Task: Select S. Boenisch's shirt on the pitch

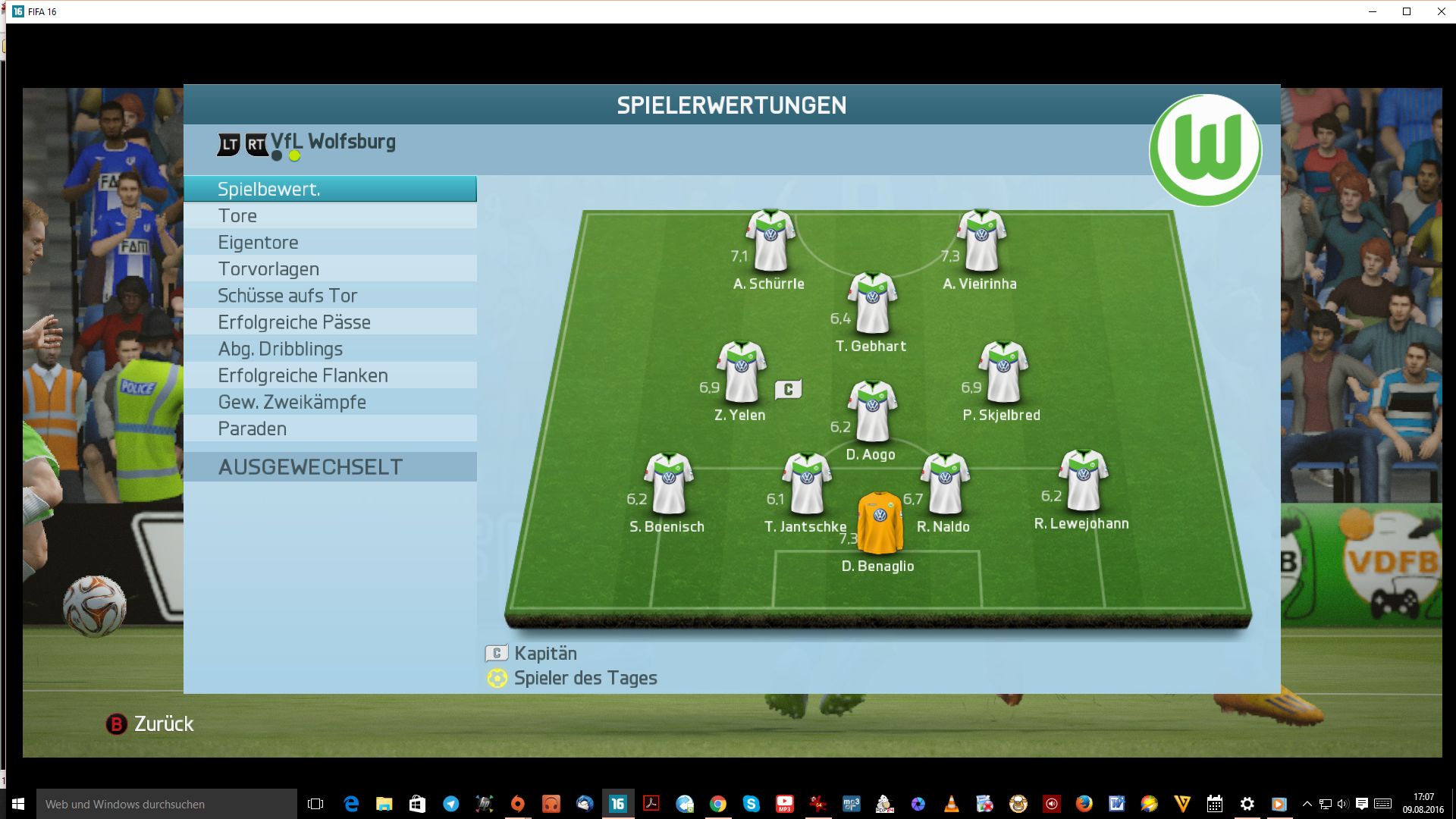Action: 669,484
